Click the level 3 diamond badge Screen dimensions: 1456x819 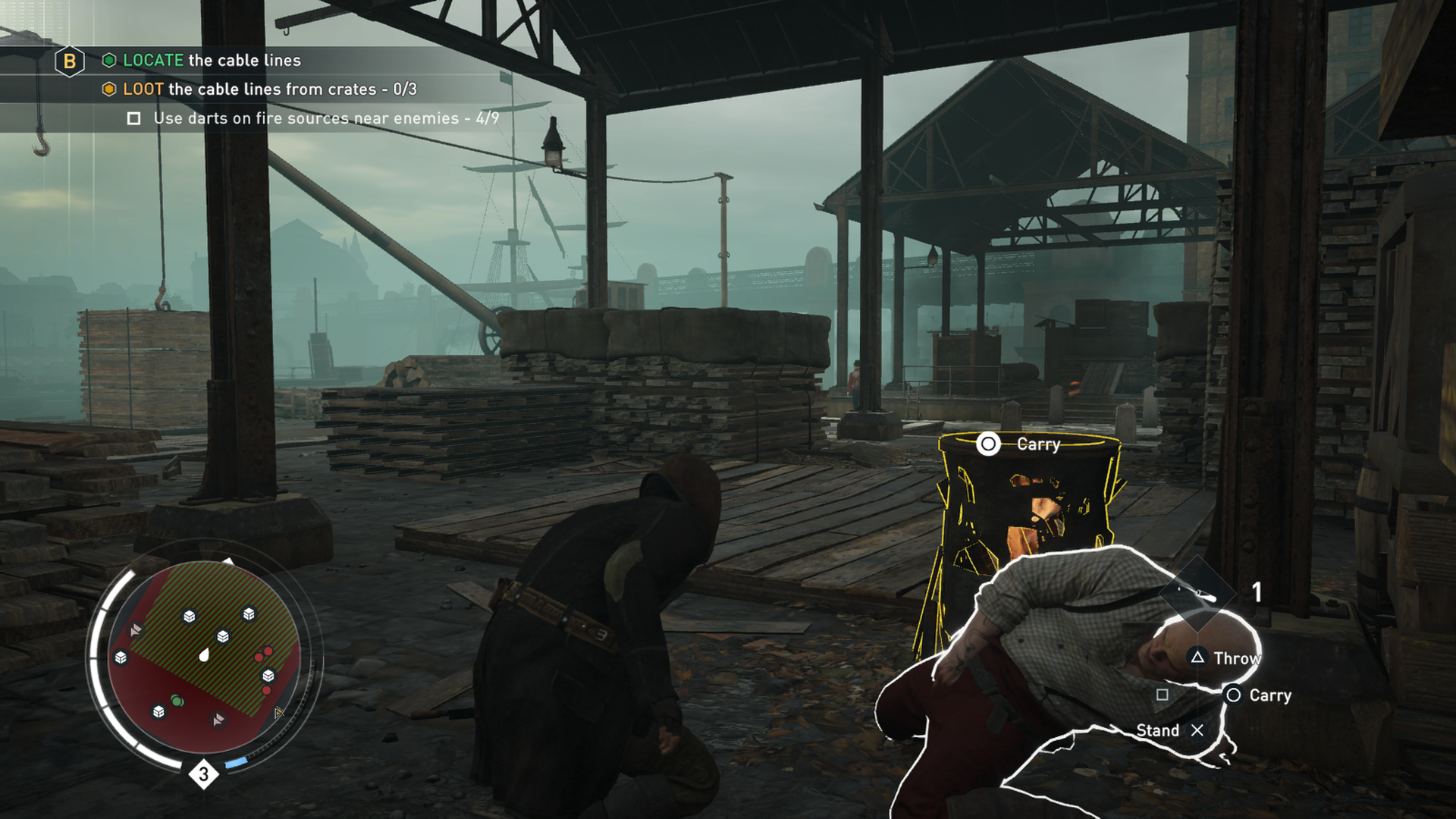pyautogui.click(x=203, y=774)
